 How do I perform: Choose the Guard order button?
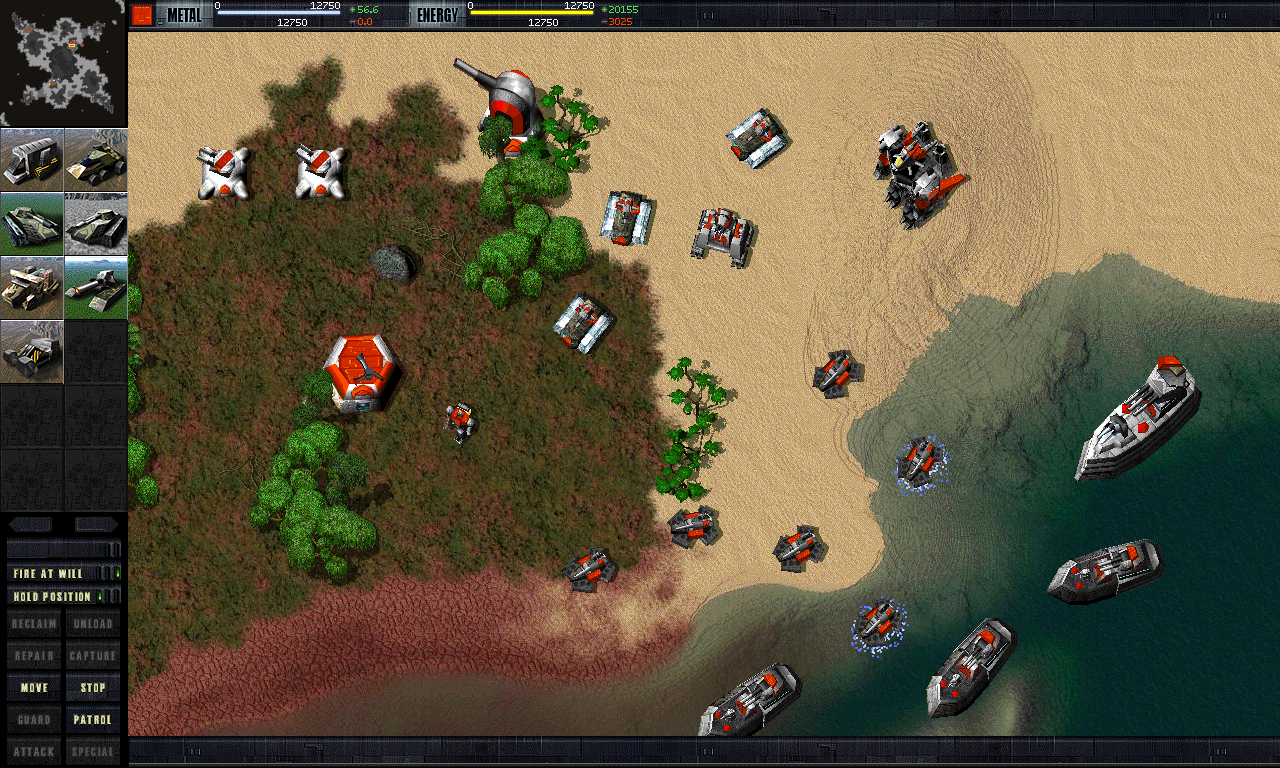[34, 720]
